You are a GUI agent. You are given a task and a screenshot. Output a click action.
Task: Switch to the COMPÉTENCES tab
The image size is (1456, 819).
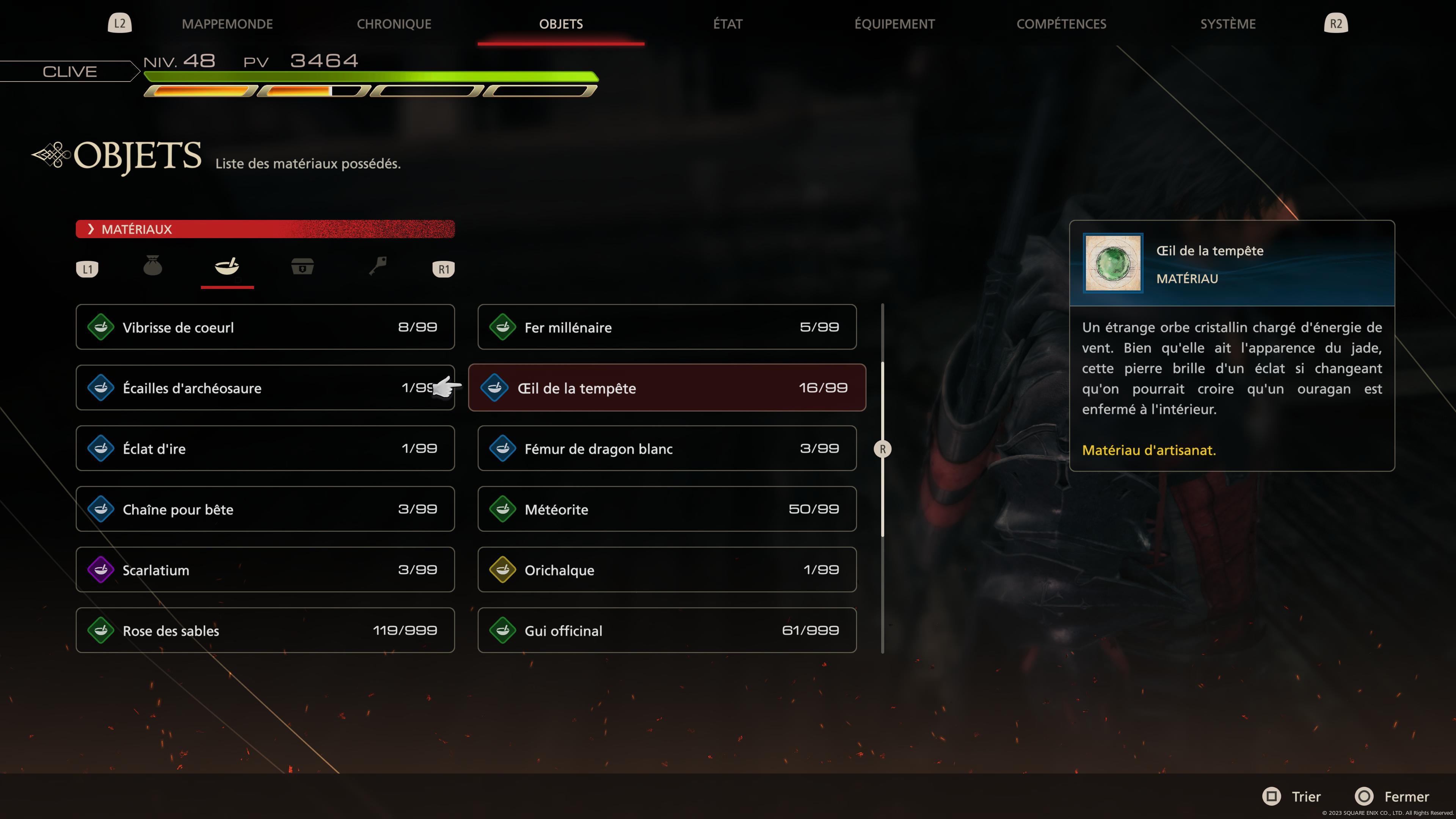point(1061,24)
